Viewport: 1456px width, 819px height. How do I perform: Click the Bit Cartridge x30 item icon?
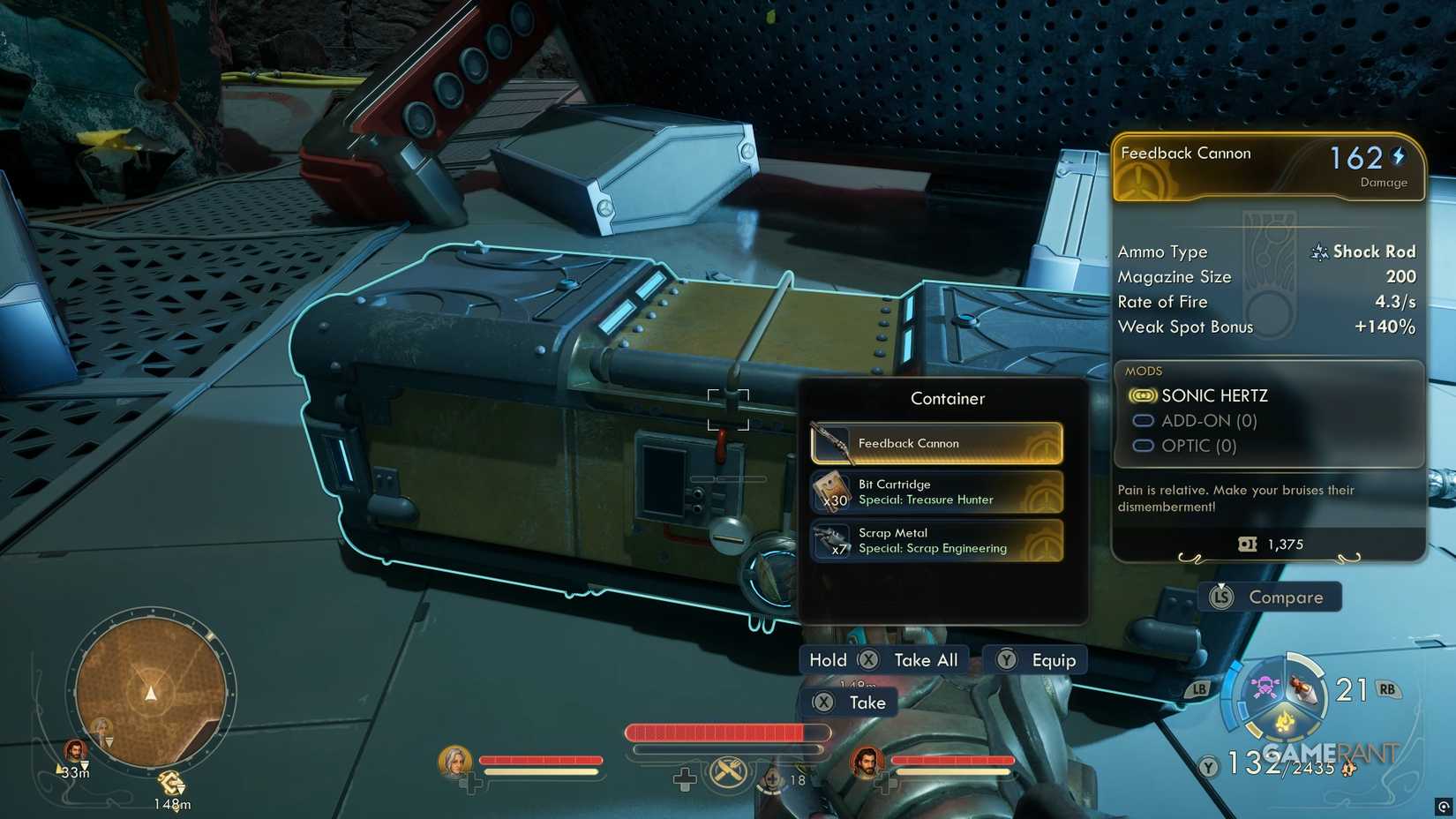829,491
